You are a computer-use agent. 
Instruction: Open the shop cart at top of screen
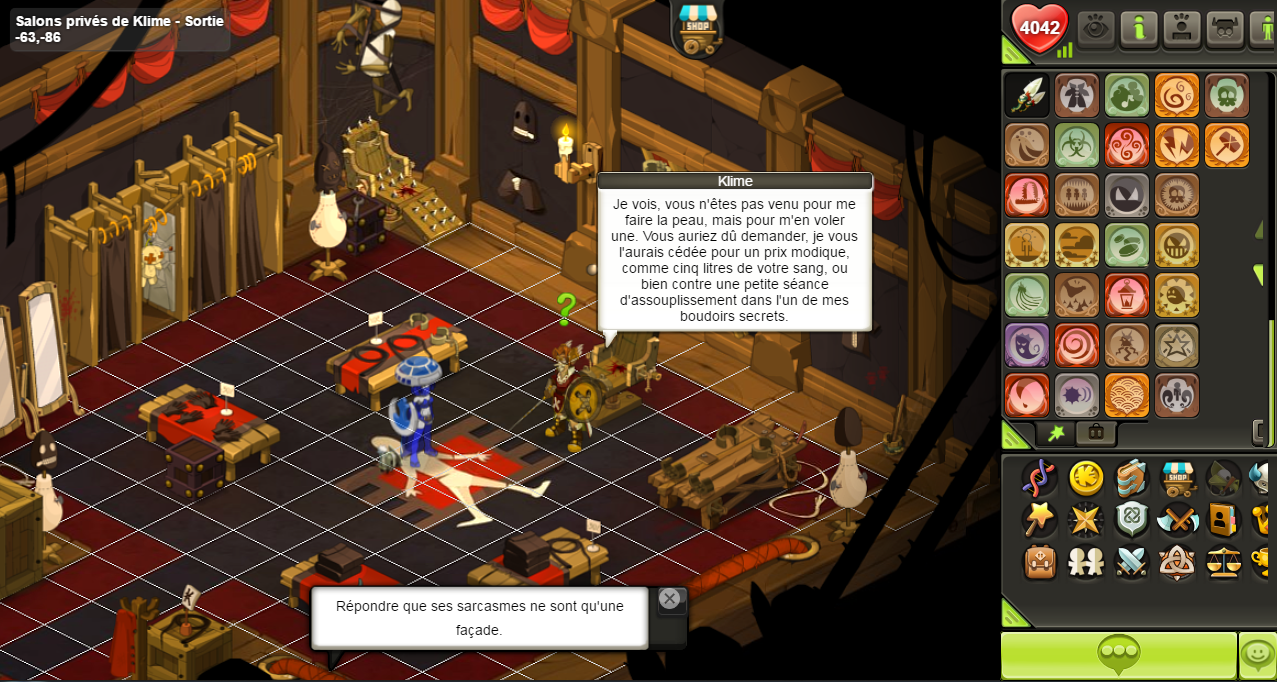click(697, 27)
